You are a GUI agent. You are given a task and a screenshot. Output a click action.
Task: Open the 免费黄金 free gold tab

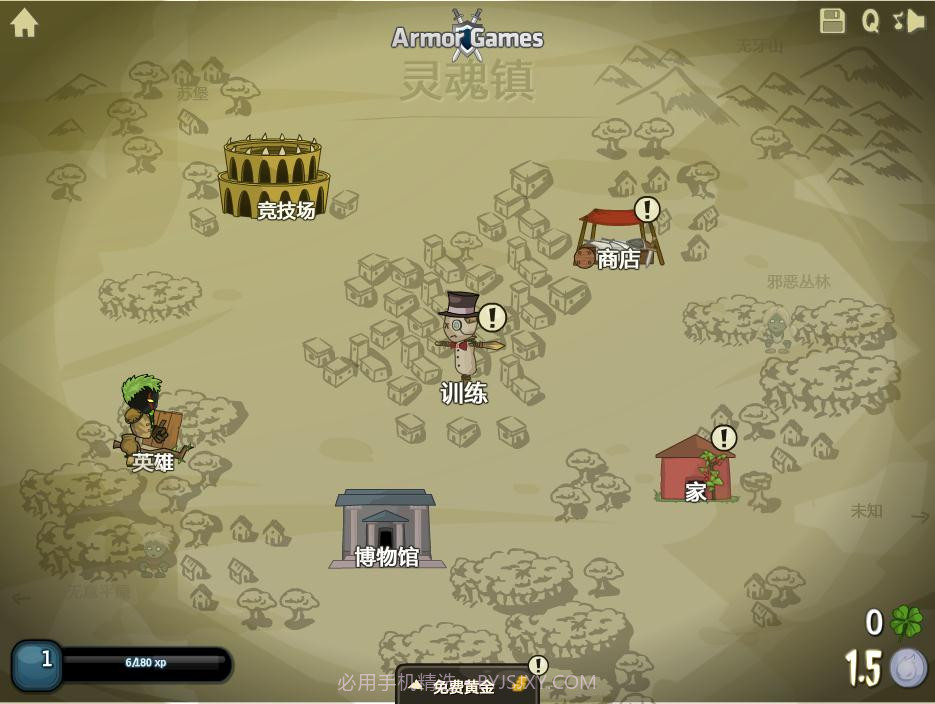click(x=466, y=686)
